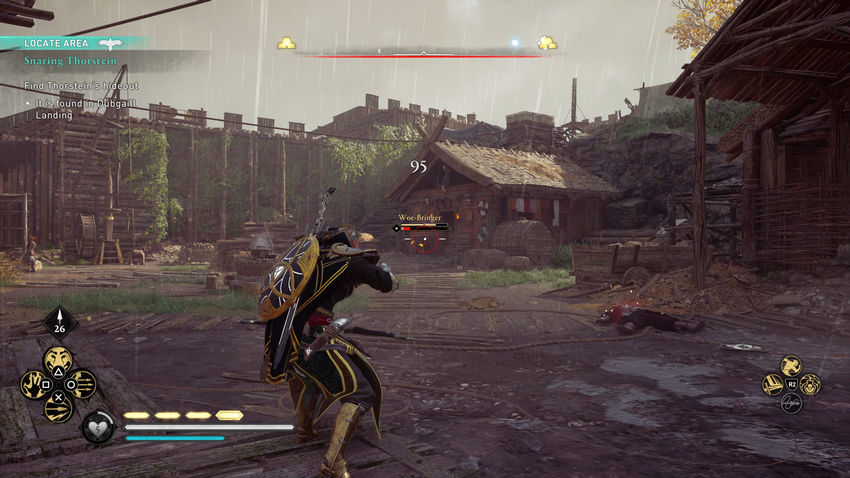Activate the open hand ranged ability
The width and height of the screenshot is (850, 478).
[x=36, y=384]
